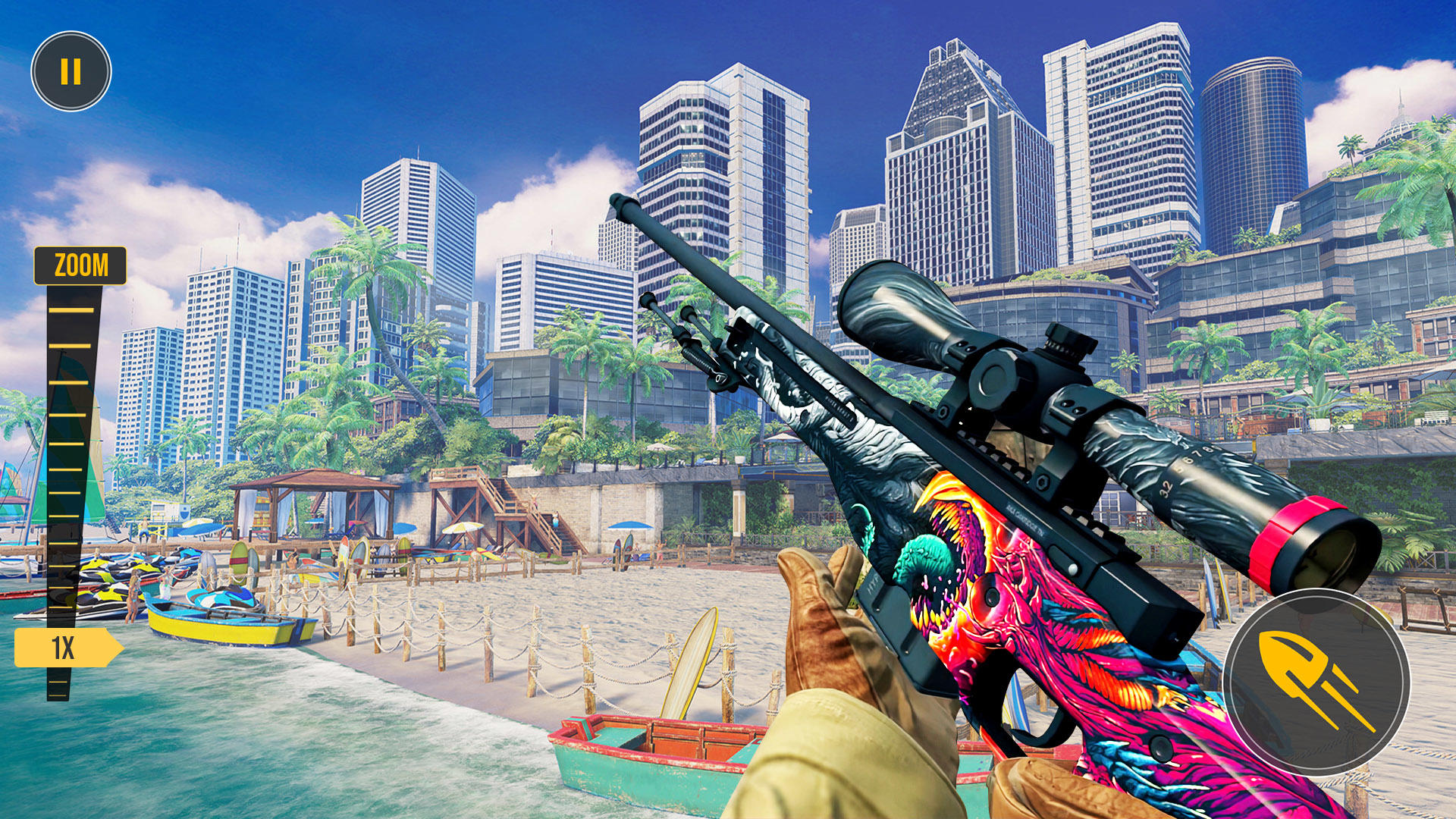Click the ZOOM label above the scale
1456x819 pixels.
(81, 264)
